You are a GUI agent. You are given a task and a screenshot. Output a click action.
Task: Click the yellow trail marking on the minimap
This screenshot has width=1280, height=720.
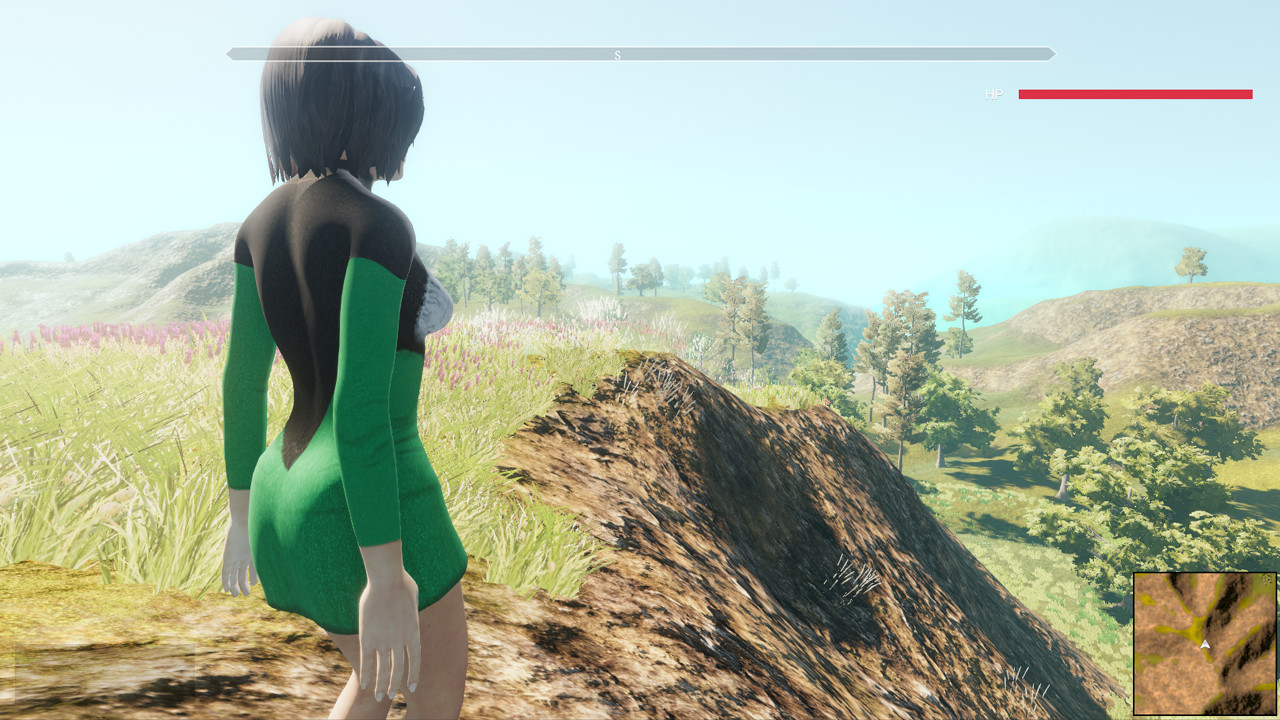[x=1196, y=630]
